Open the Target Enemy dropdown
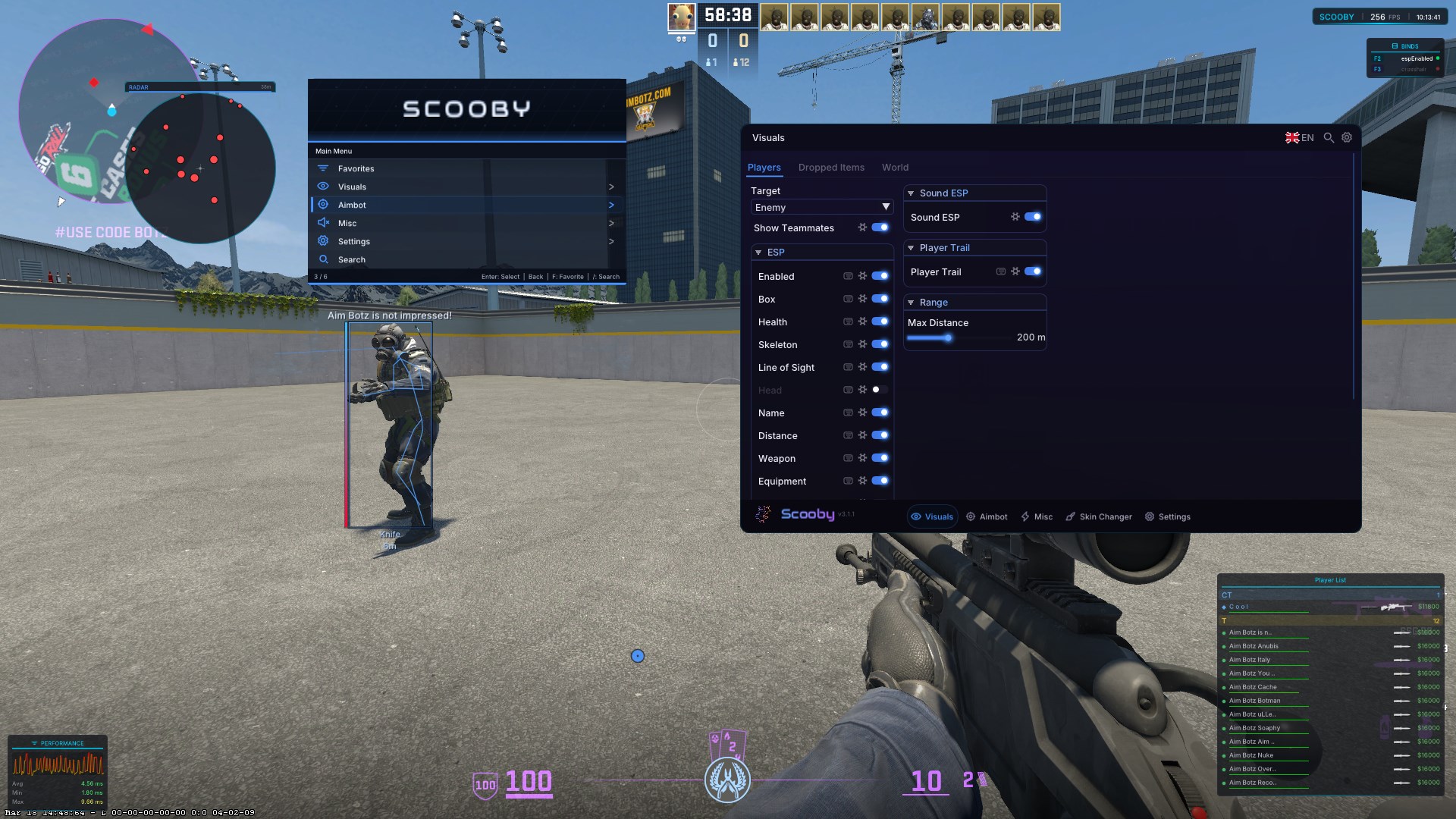The width and height of the screenshot is (1456, 819). click(x=821, y=207)
